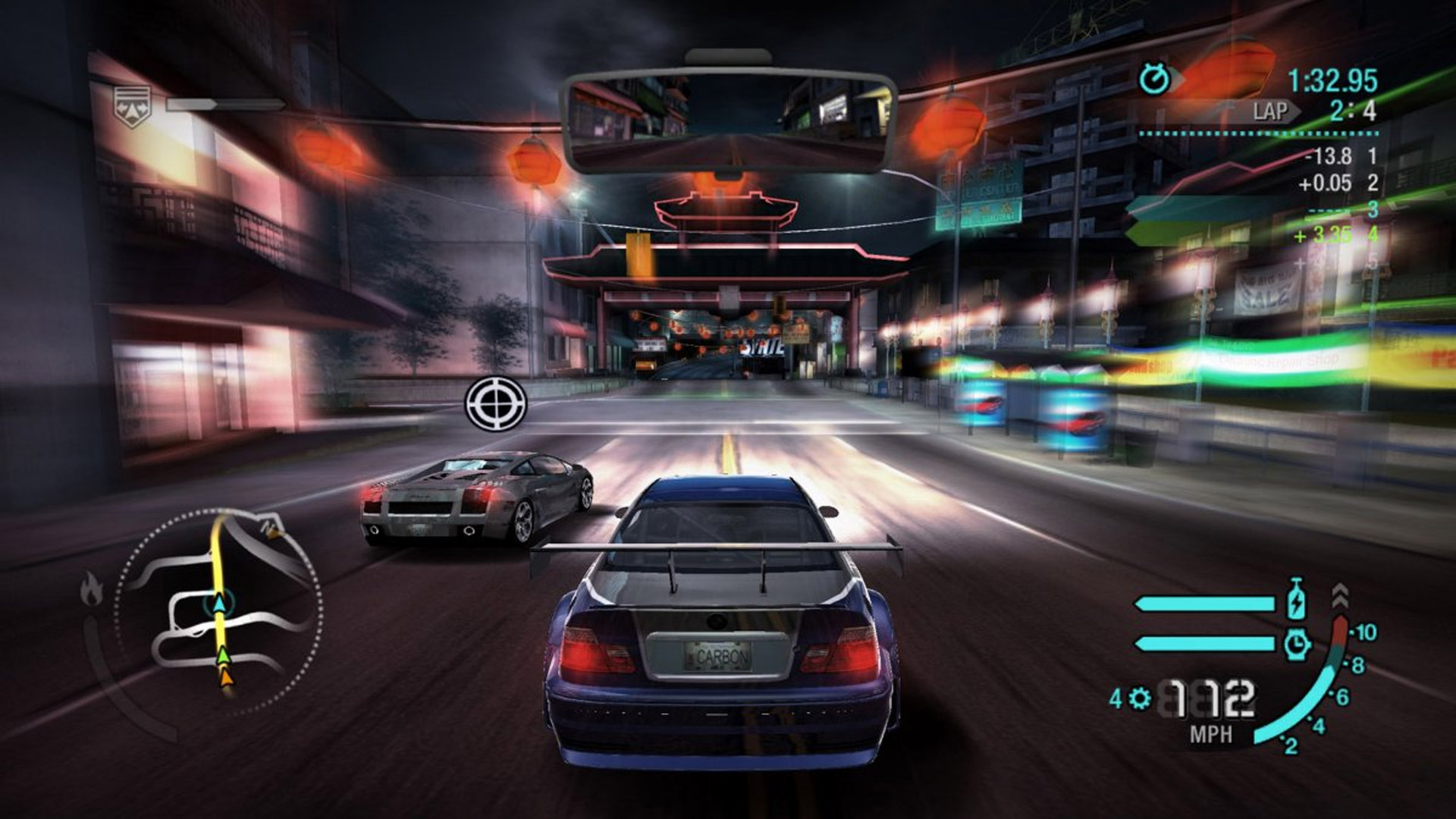The width and height of the screenshot is (1456, 819).
Task: Toggle the dotted lap progress strip under the timer
Action: coord(1259,133)
